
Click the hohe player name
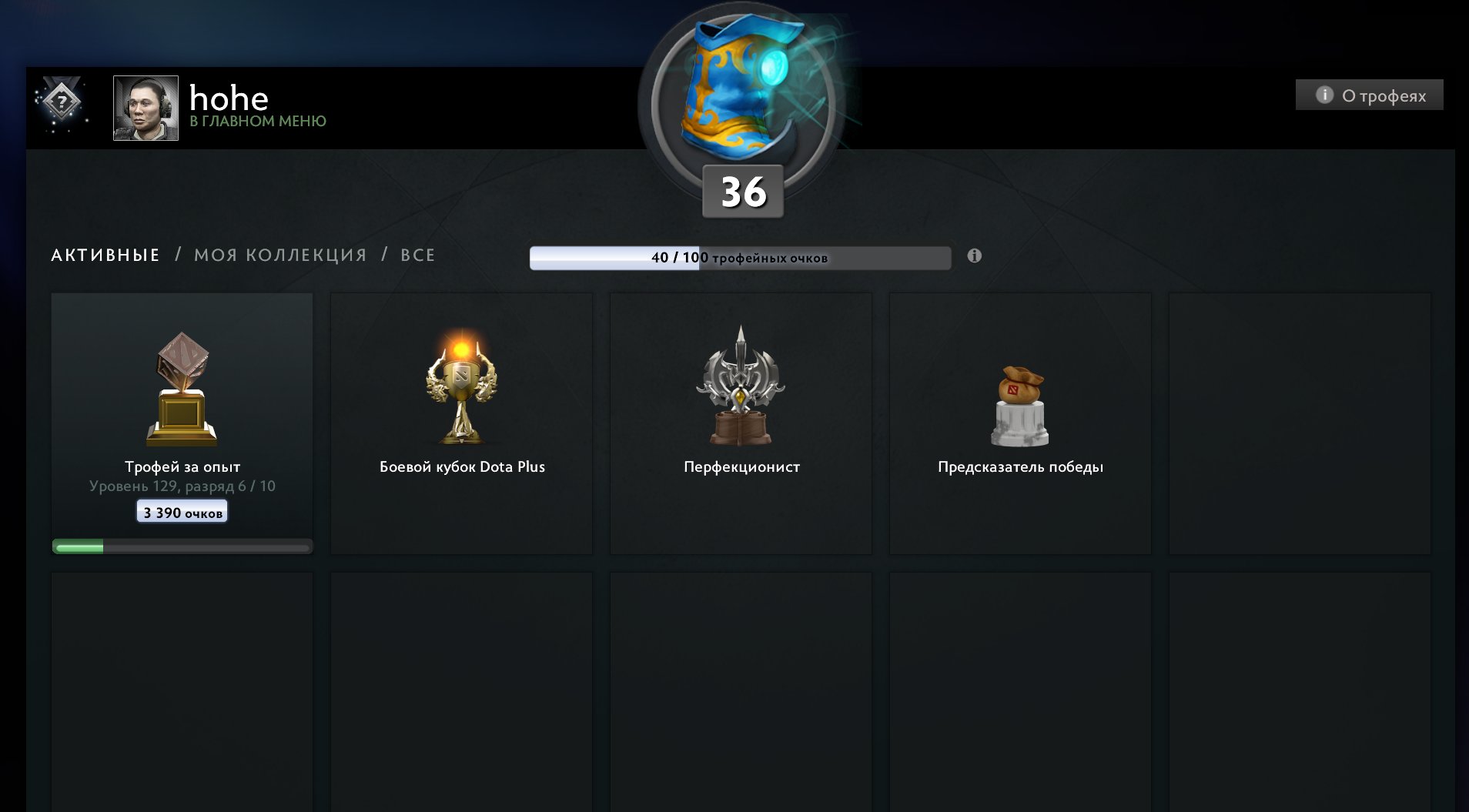pos(229,97)
